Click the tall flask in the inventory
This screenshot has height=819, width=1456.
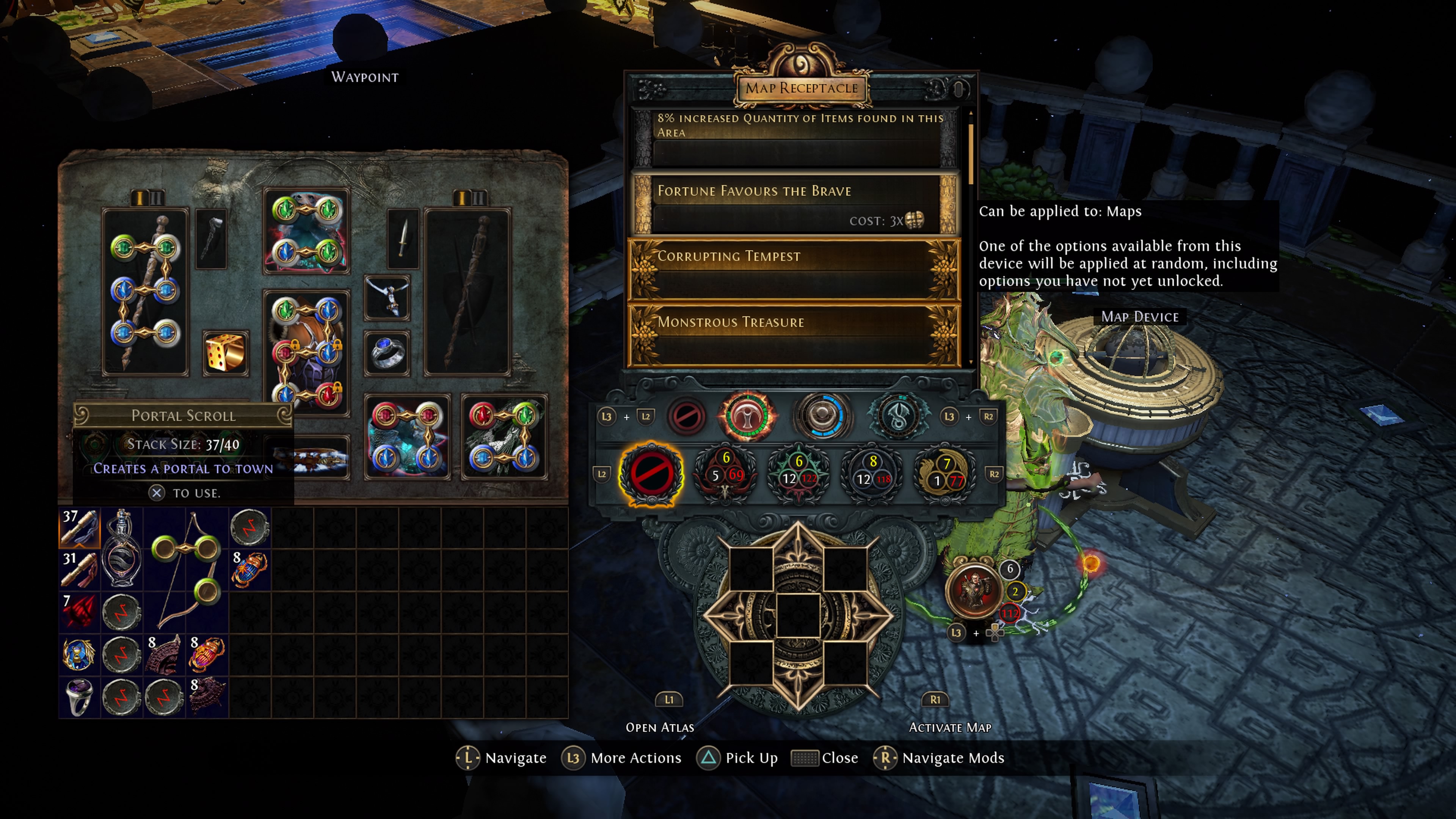(121, 549)
